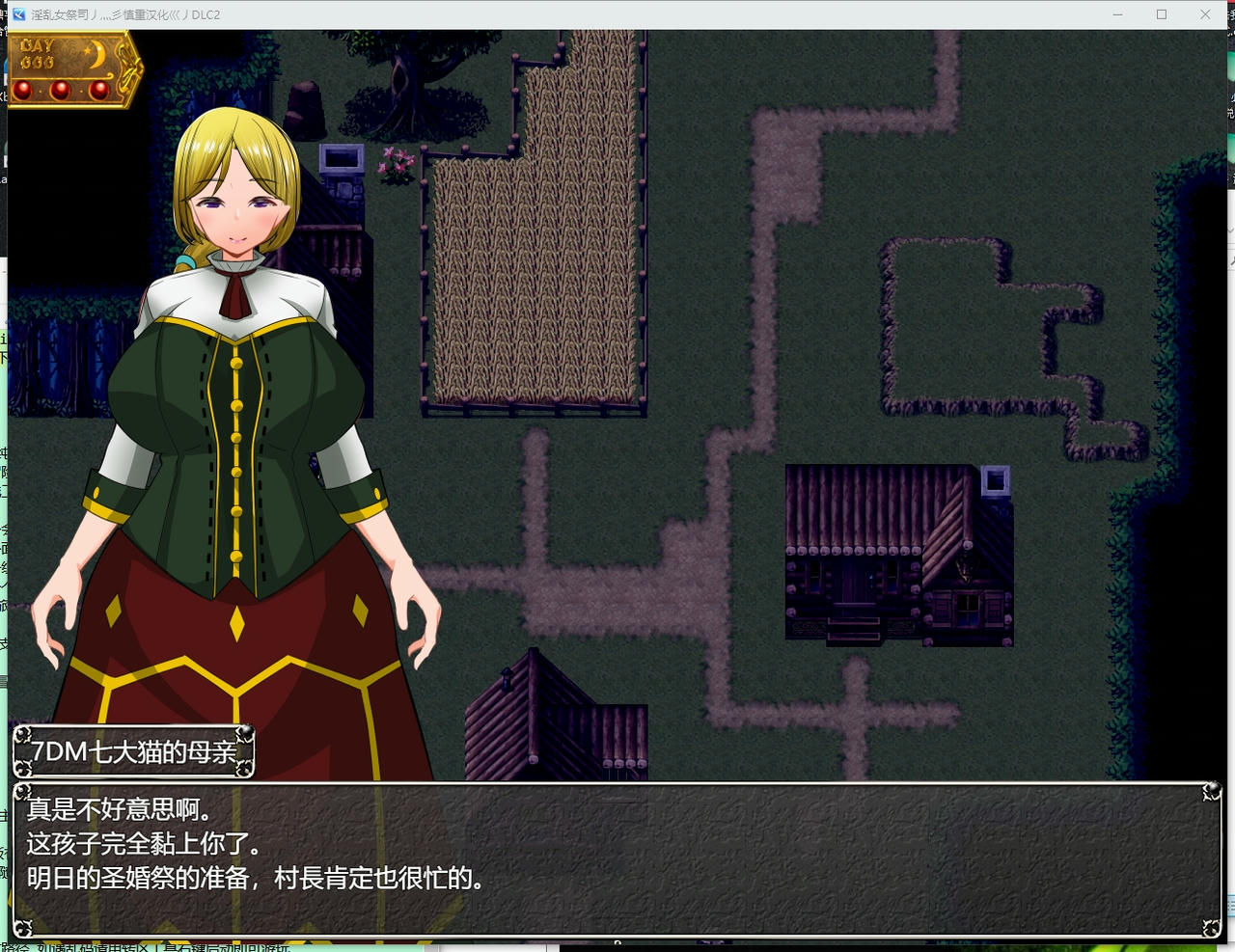Click the background window edge on the left side
The image size is (1235, 952).
pos(3,482)
